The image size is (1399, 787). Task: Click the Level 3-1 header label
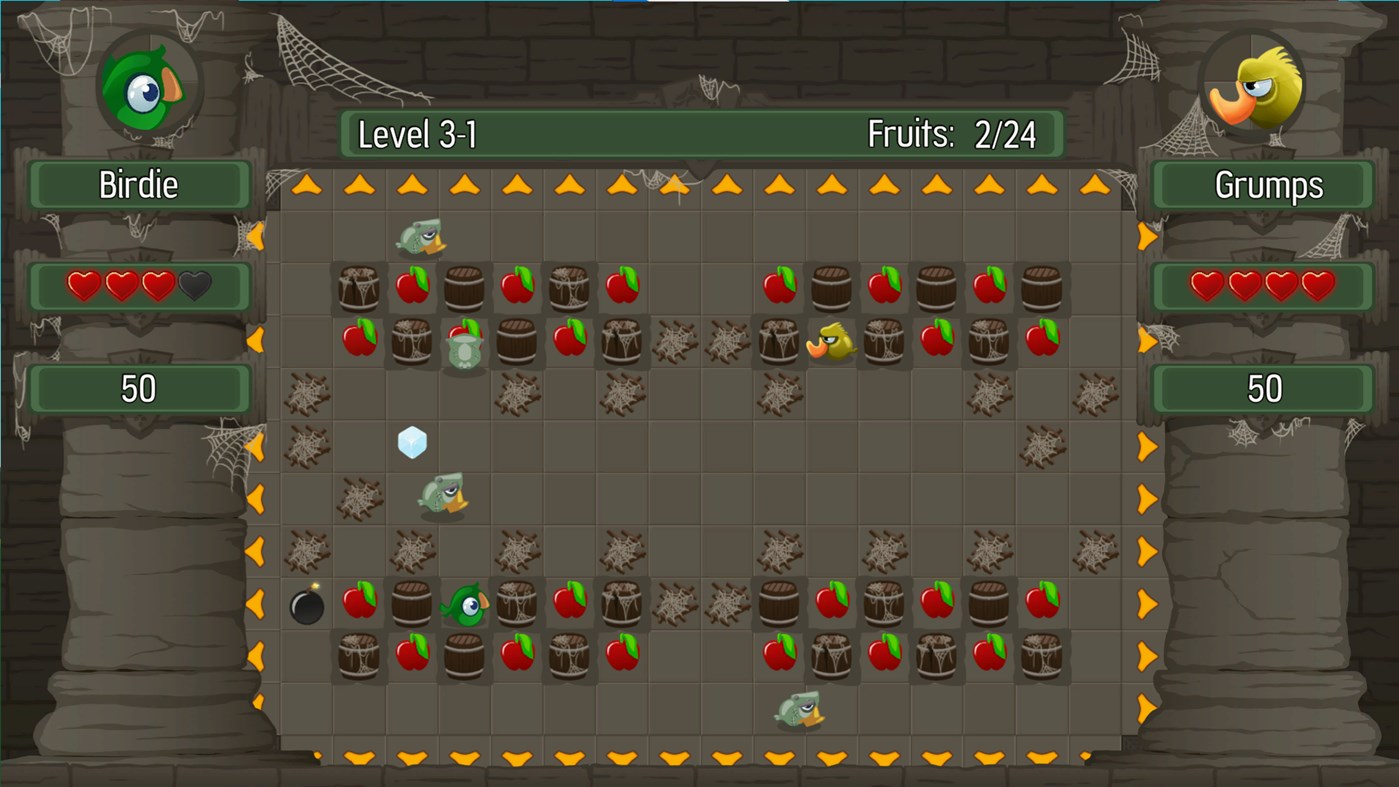(x=420, y=133)
